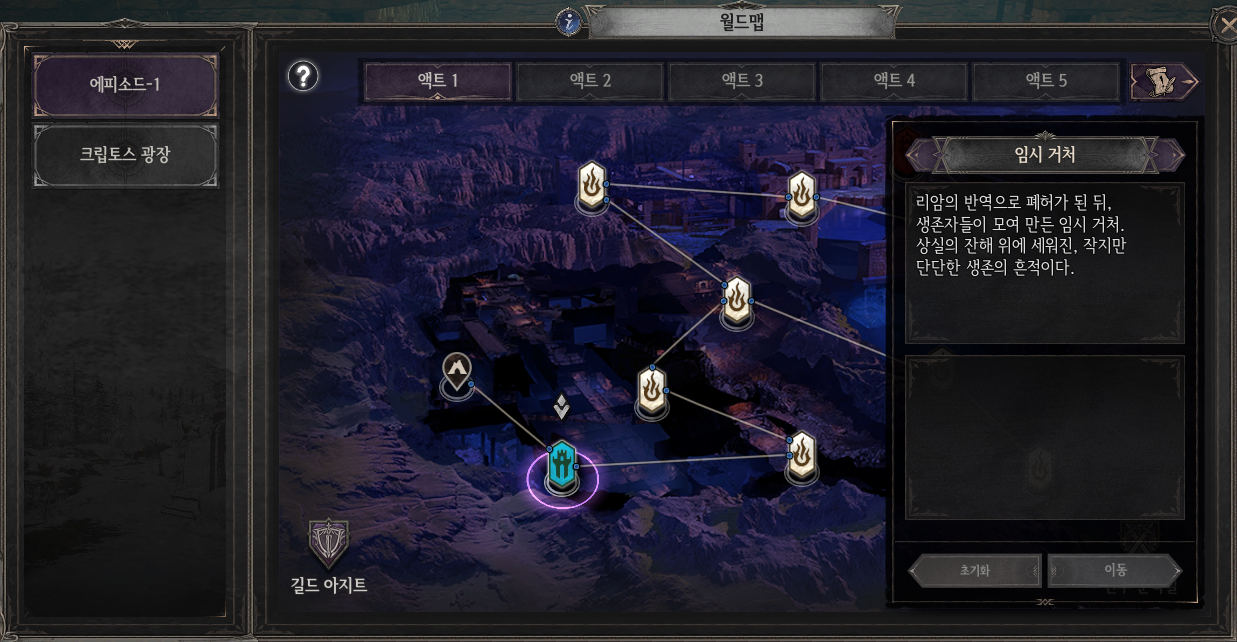Click the scroll arrow button beside the act tabs

tap(1165, 81)
